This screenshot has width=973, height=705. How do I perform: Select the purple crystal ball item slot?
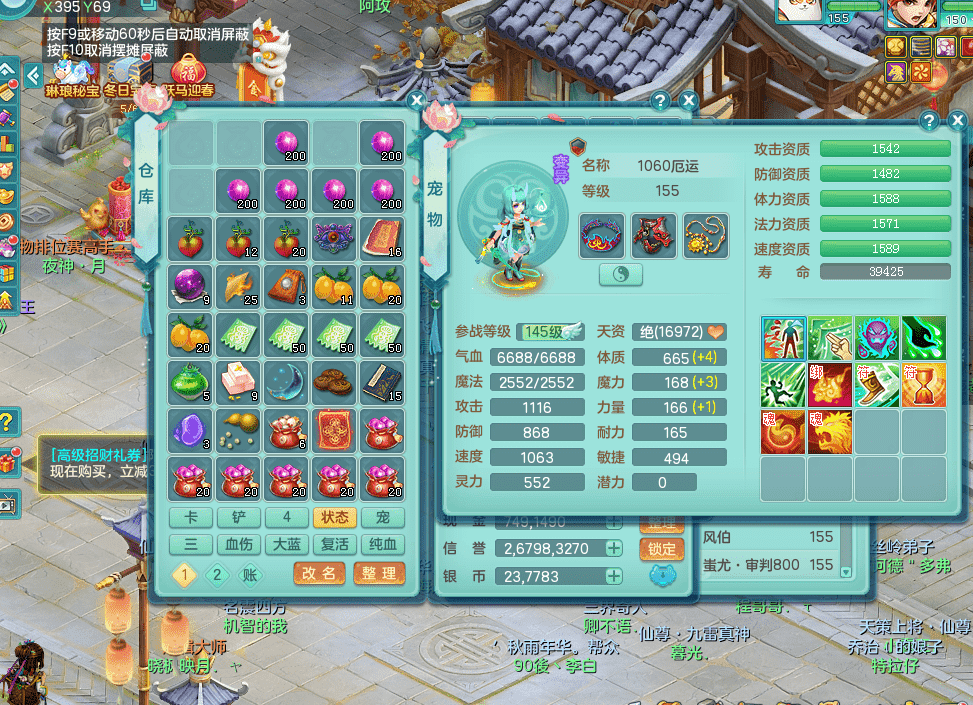pyautogui.click(x=189, y=285)
